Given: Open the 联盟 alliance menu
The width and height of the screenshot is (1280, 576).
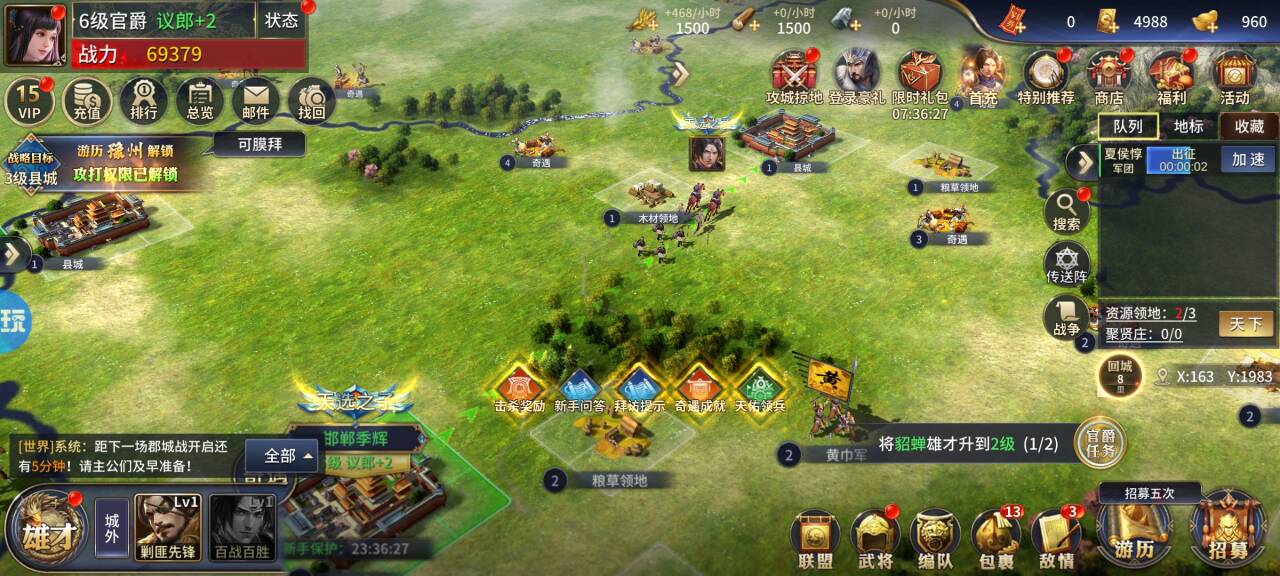Looking at the screenshot, I should click(815, 540).
